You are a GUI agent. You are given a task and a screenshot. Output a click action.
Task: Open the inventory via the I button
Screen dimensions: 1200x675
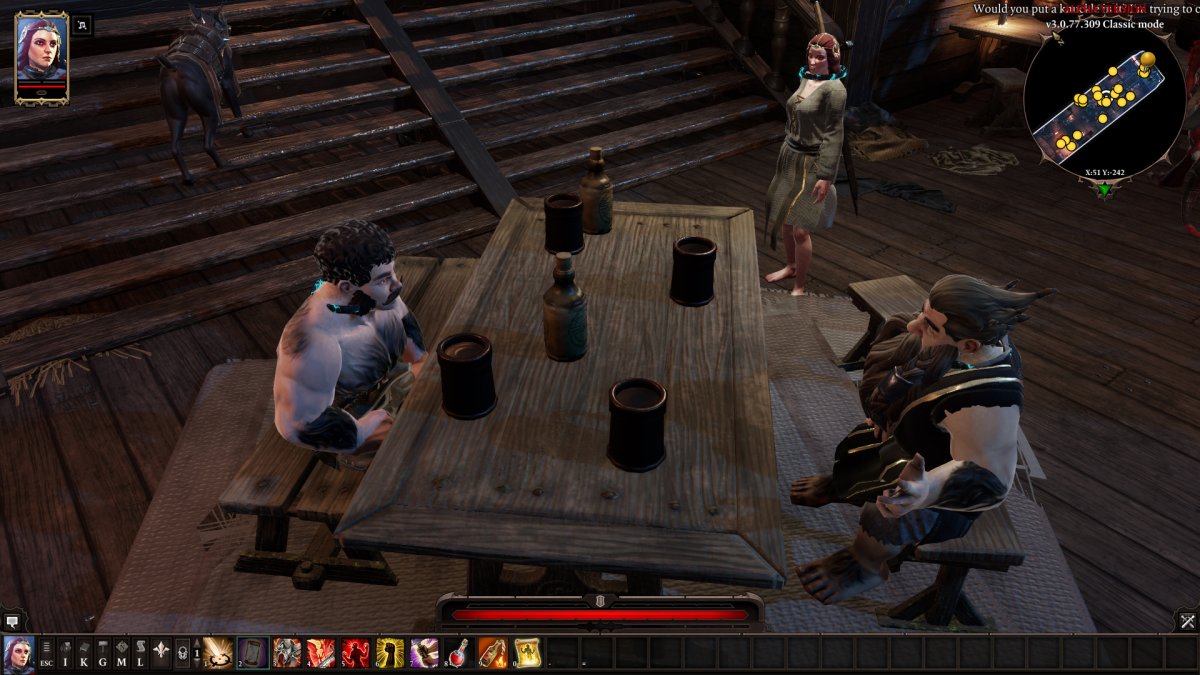tap(65, 654)
